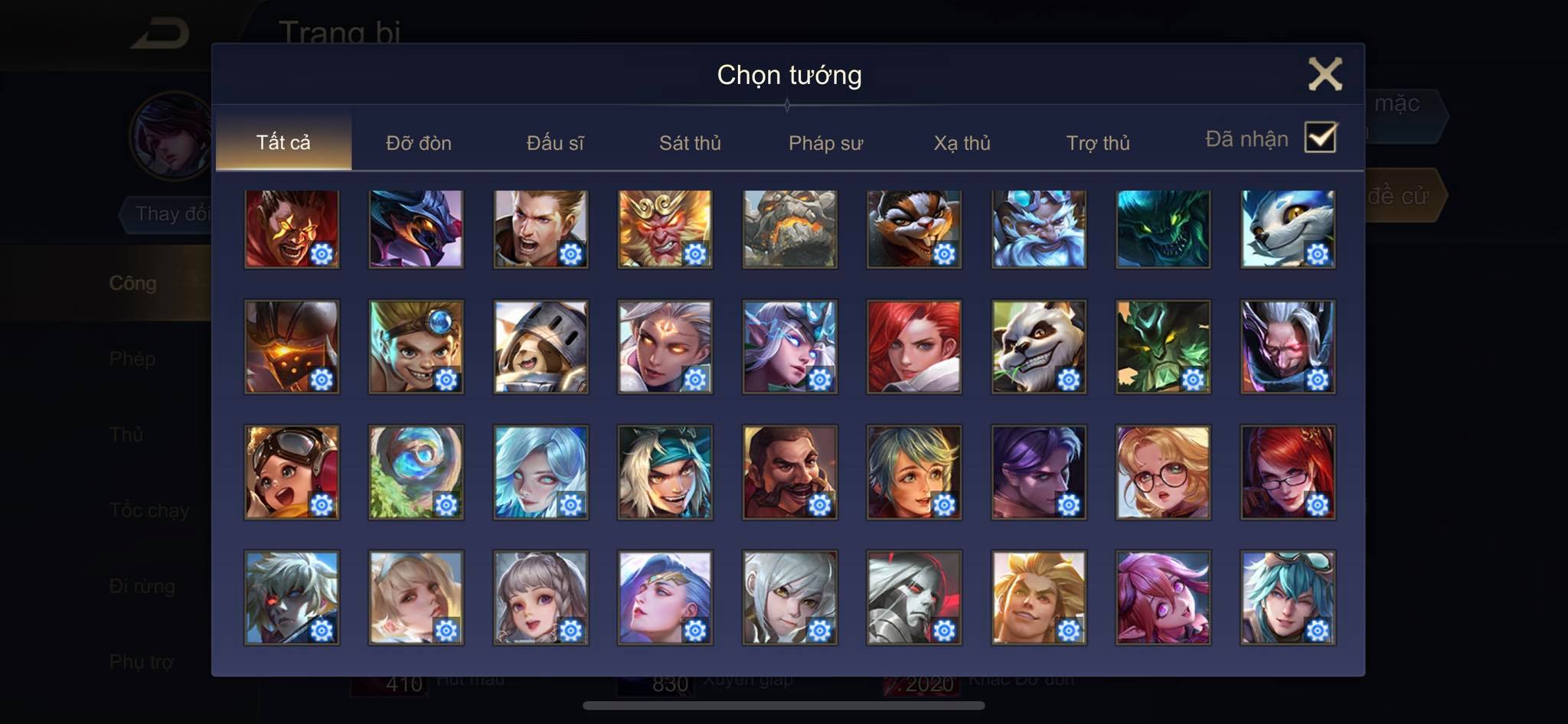Pick the sloth knight in helmet portrait
Image resolution: width=1568 pixels, height=724 pixels.
coord(541,347)
